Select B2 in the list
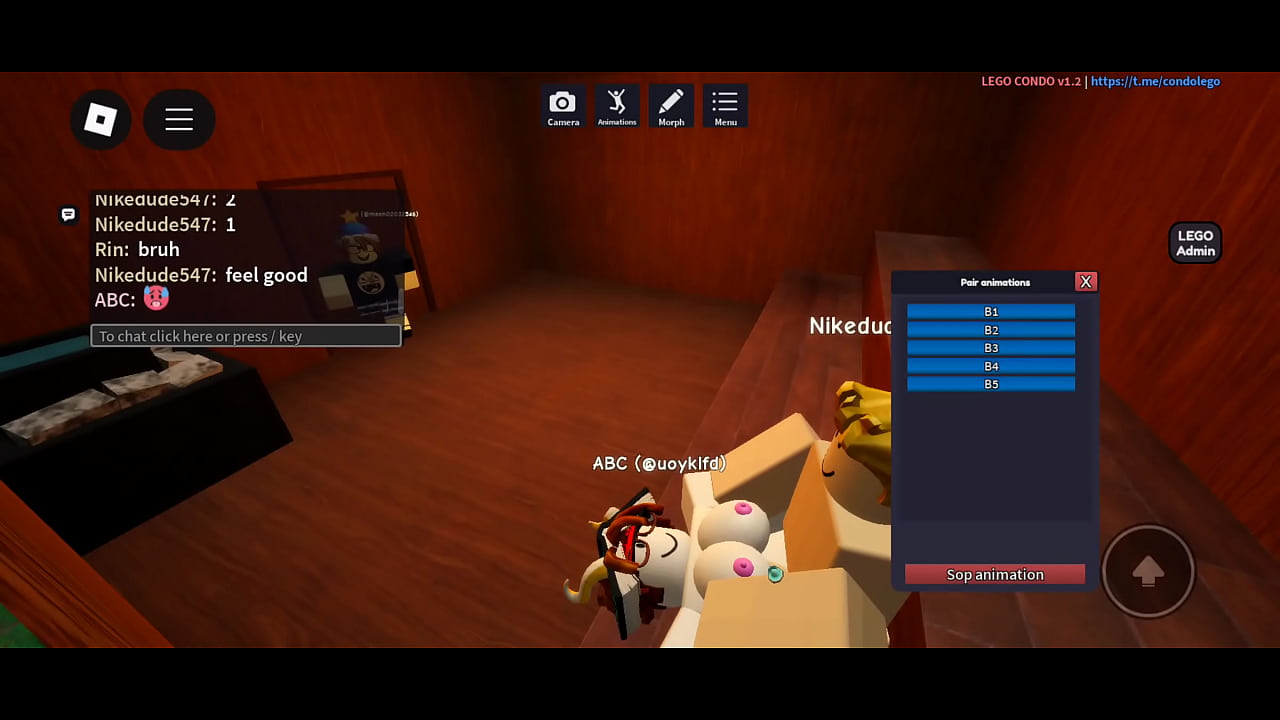1280x720 pixels. point(991,330)
